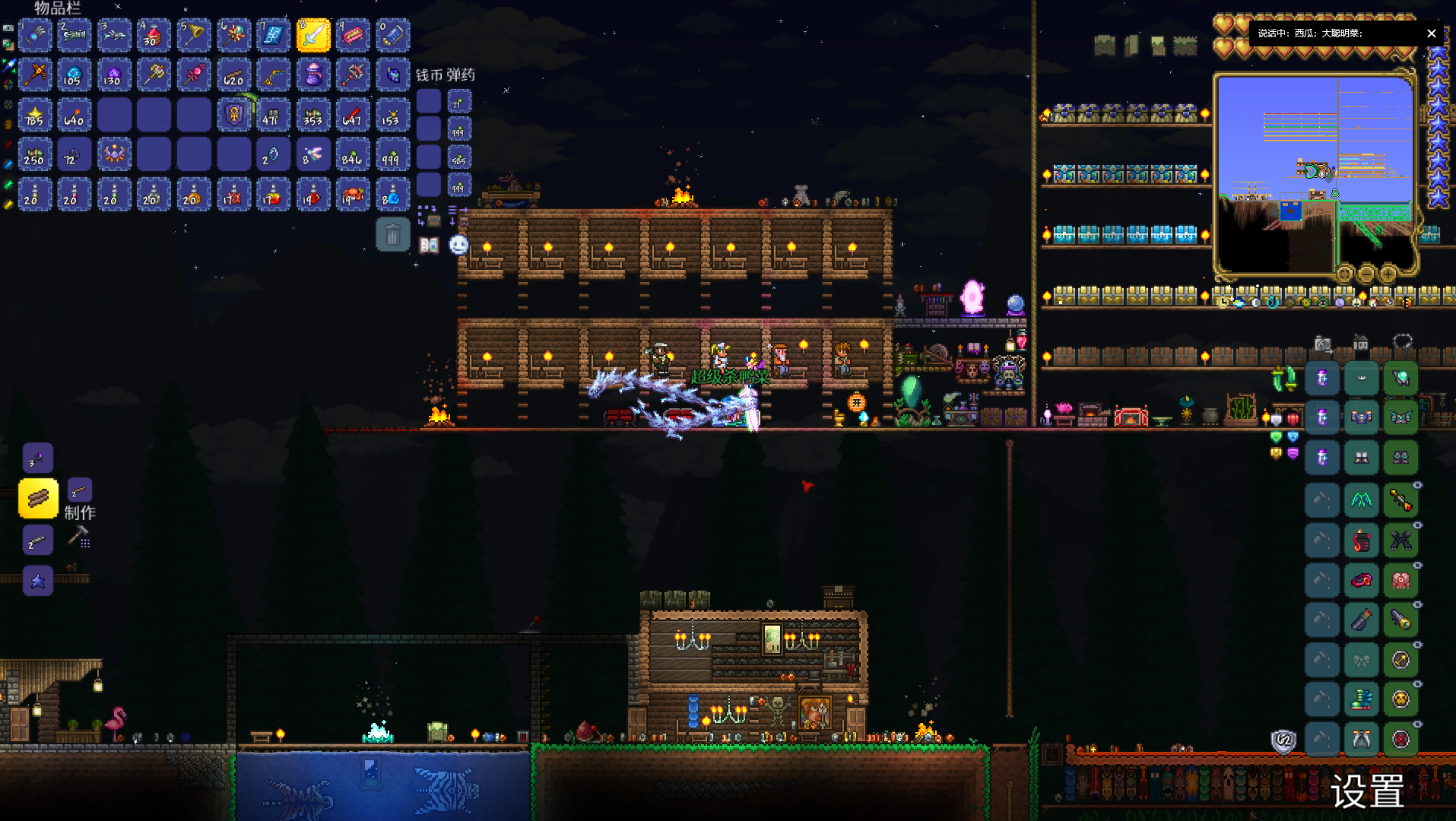Click the trash can slot

click(x=392, y=235)
